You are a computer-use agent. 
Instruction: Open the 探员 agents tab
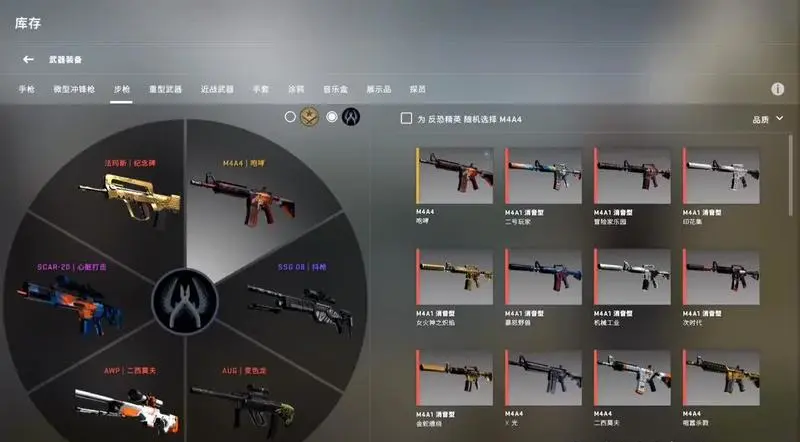pyautogui.click(x=417, y=89)
